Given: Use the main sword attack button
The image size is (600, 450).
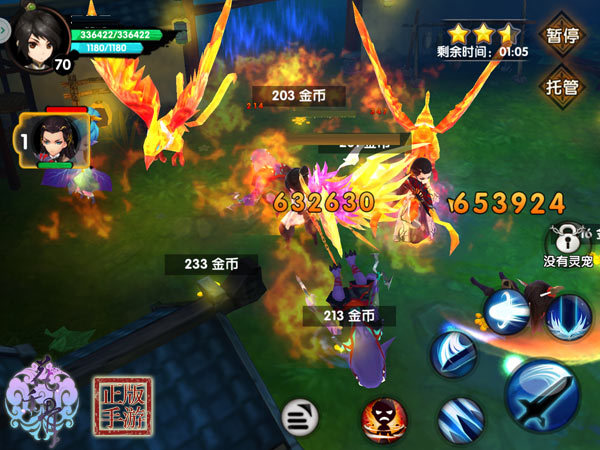Looking at the screenshot, I should [x=541, y=394].
